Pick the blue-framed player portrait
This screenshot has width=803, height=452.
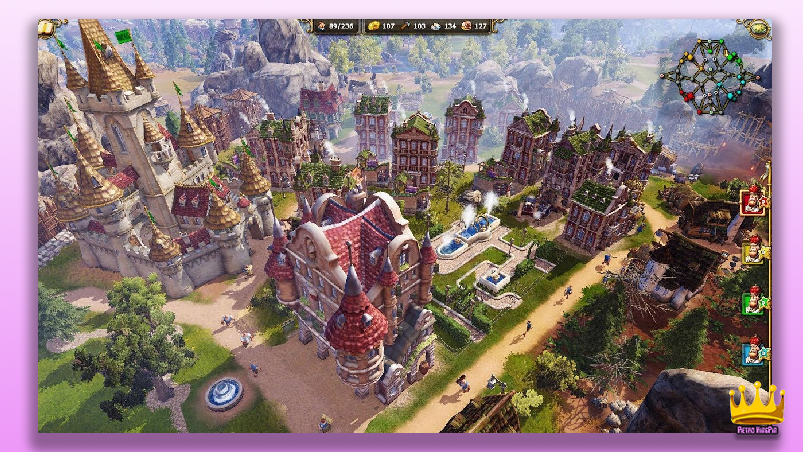(752, 351)
